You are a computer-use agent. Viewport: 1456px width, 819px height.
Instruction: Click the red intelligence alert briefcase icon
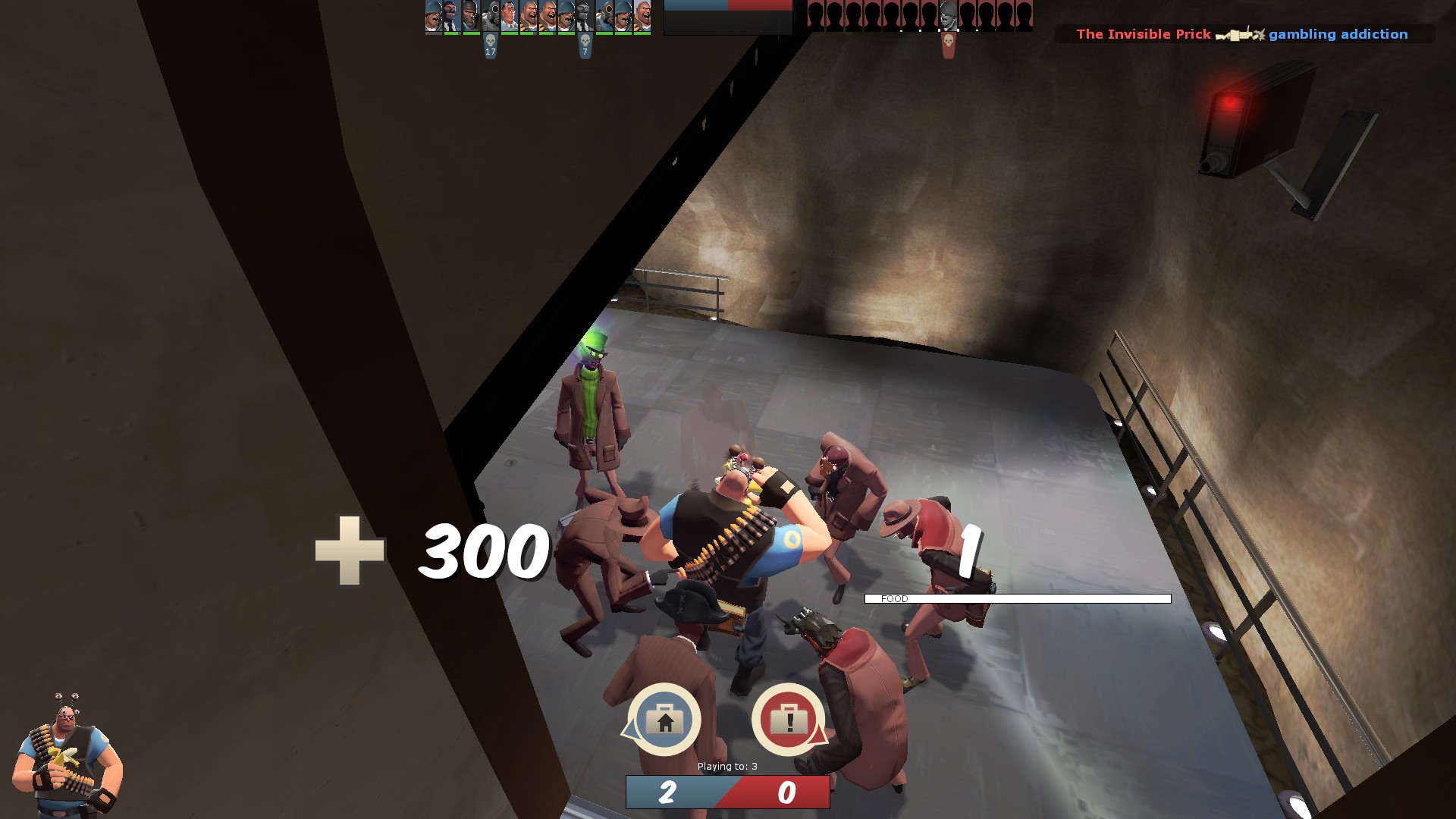click(788, 719)
